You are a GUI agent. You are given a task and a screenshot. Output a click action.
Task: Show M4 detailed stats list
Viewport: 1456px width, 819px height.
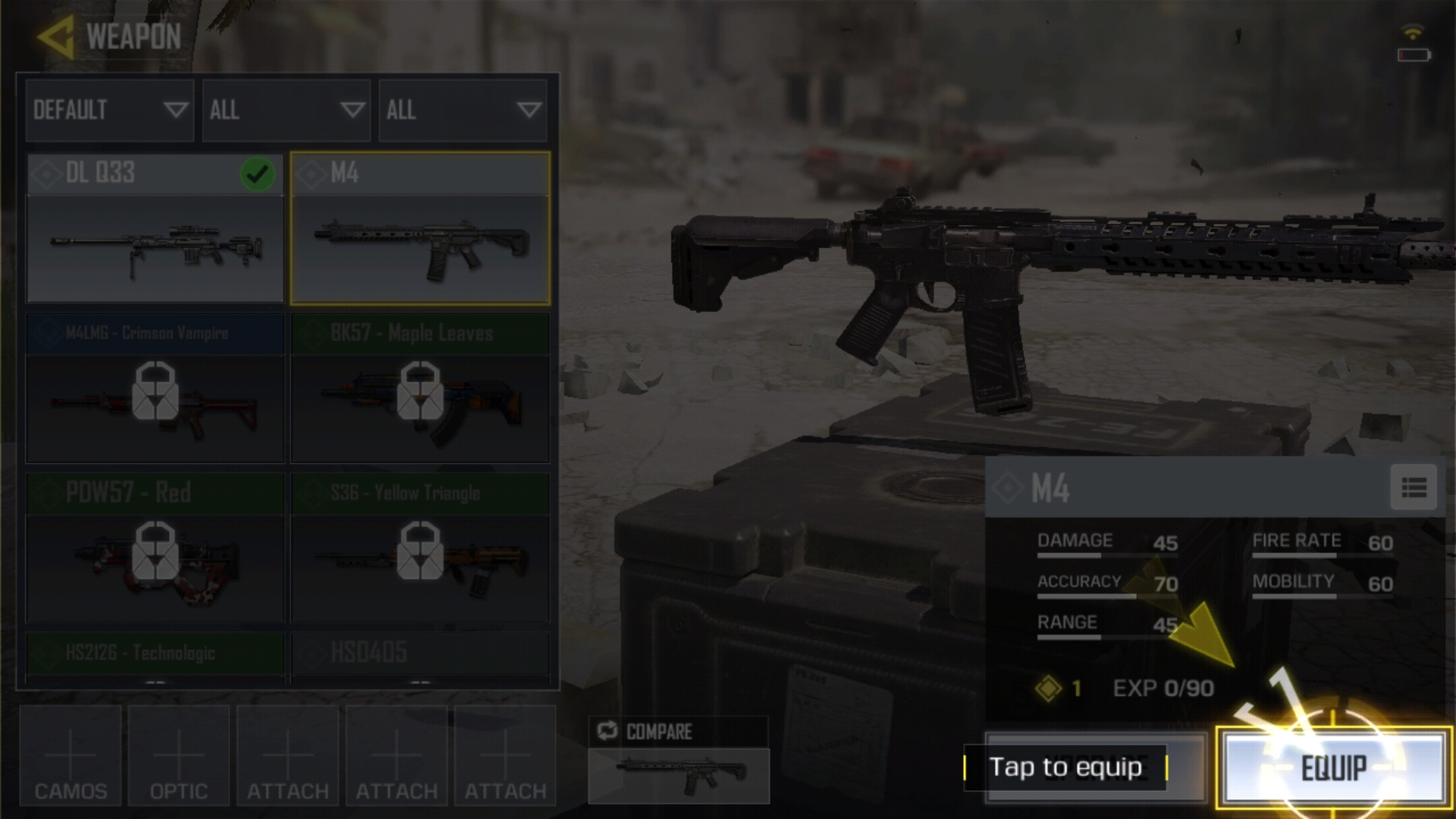click(x=1414, y=488)
